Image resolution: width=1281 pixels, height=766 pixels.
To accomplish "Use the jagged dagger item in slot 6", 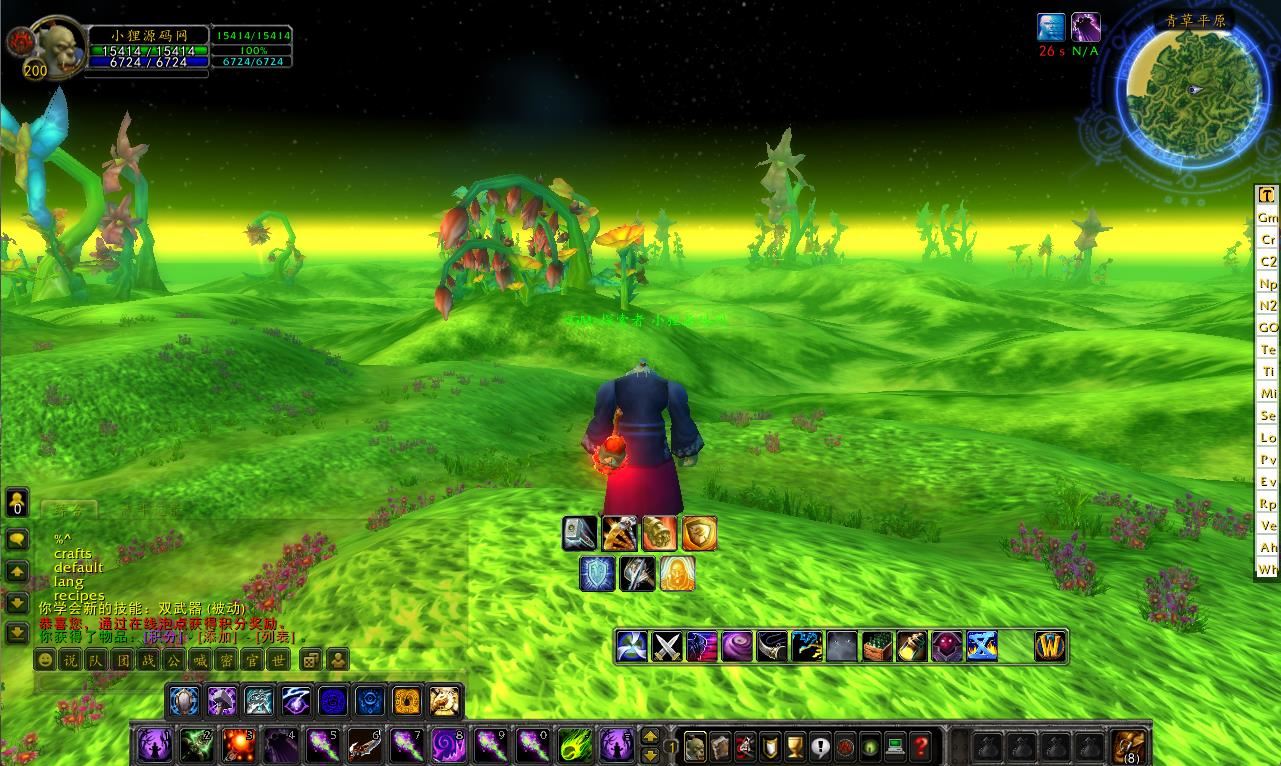I will (x=364, y=746).
